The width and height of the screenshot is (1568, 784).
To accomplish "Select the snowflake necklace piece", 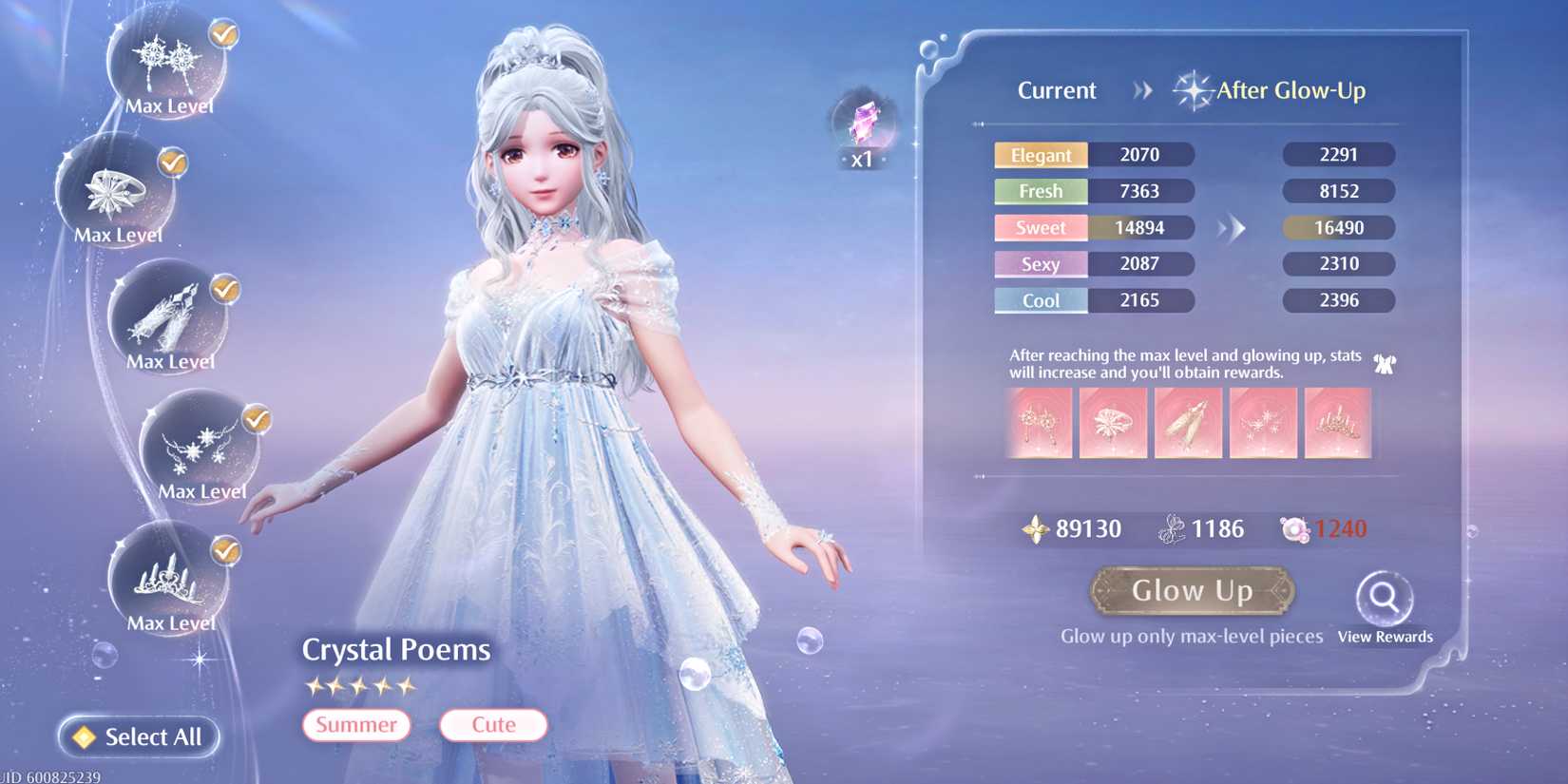I will pos(200,447).
